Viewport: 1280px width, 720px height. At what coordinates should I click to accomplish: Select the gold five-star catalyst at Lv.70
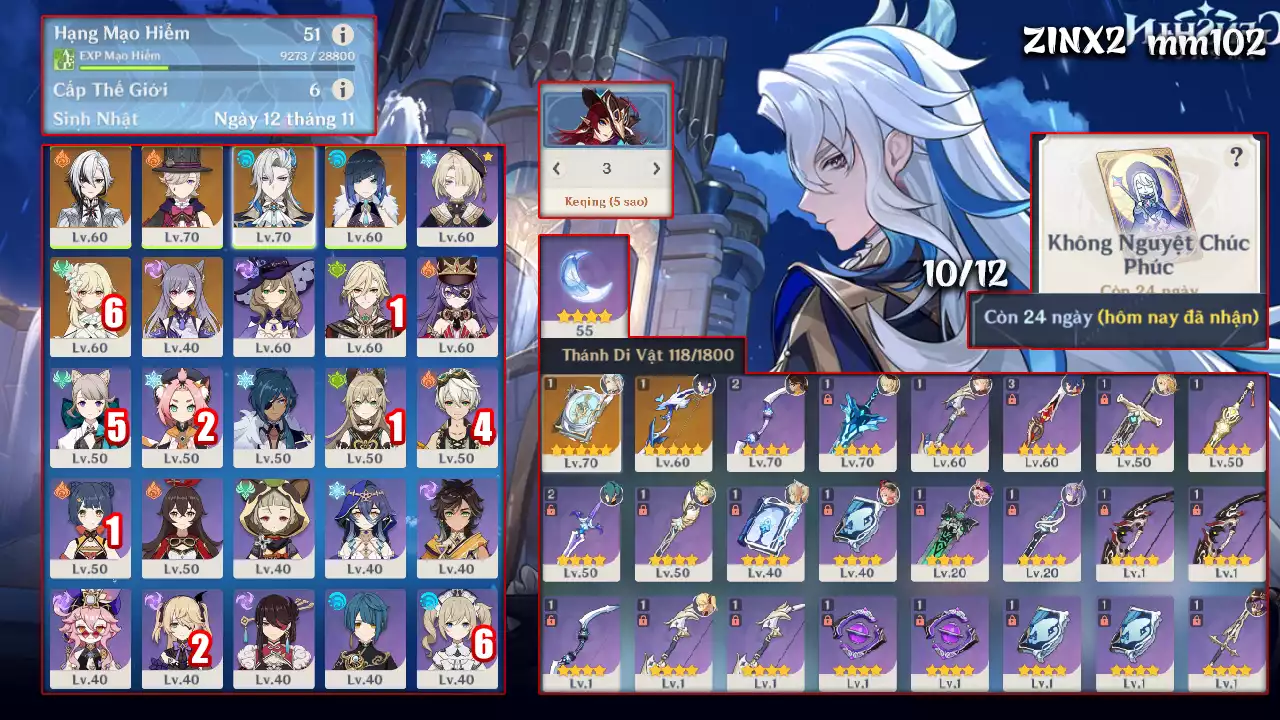[x=580, y=420]
